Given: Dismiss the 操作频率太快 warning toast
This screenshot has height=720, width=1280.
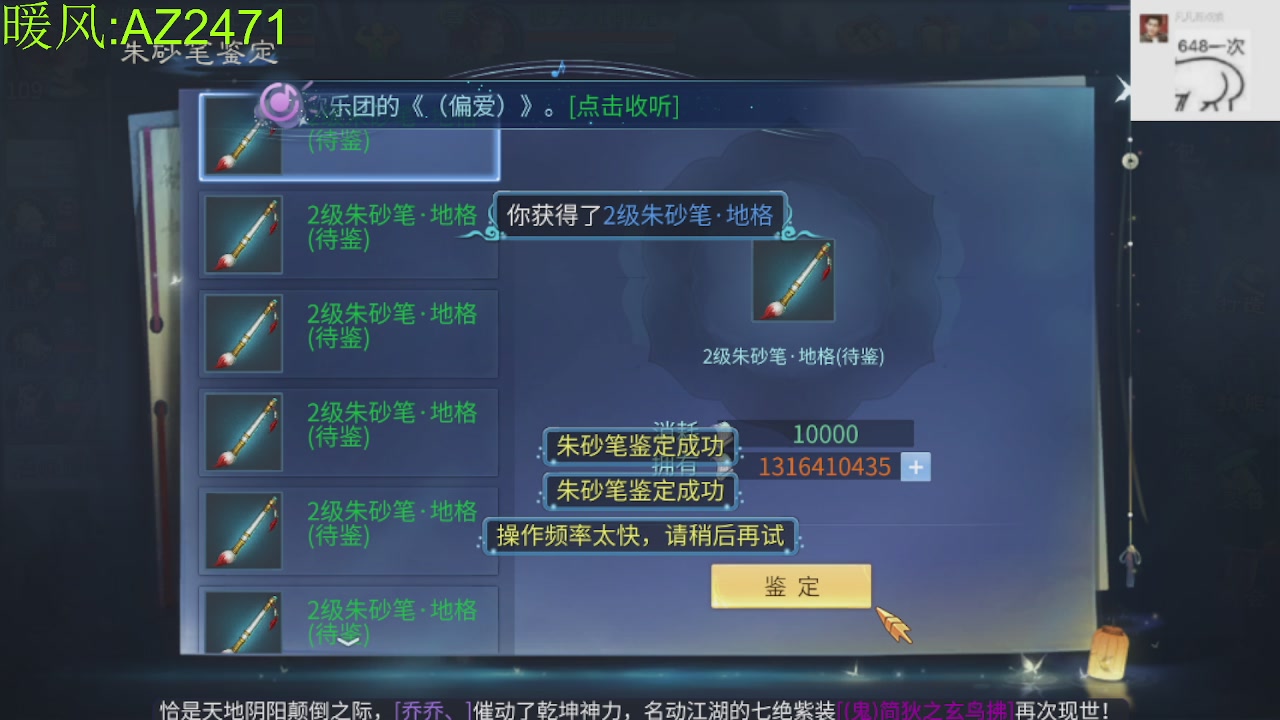Looking at the screenshot, I should 639,537.
